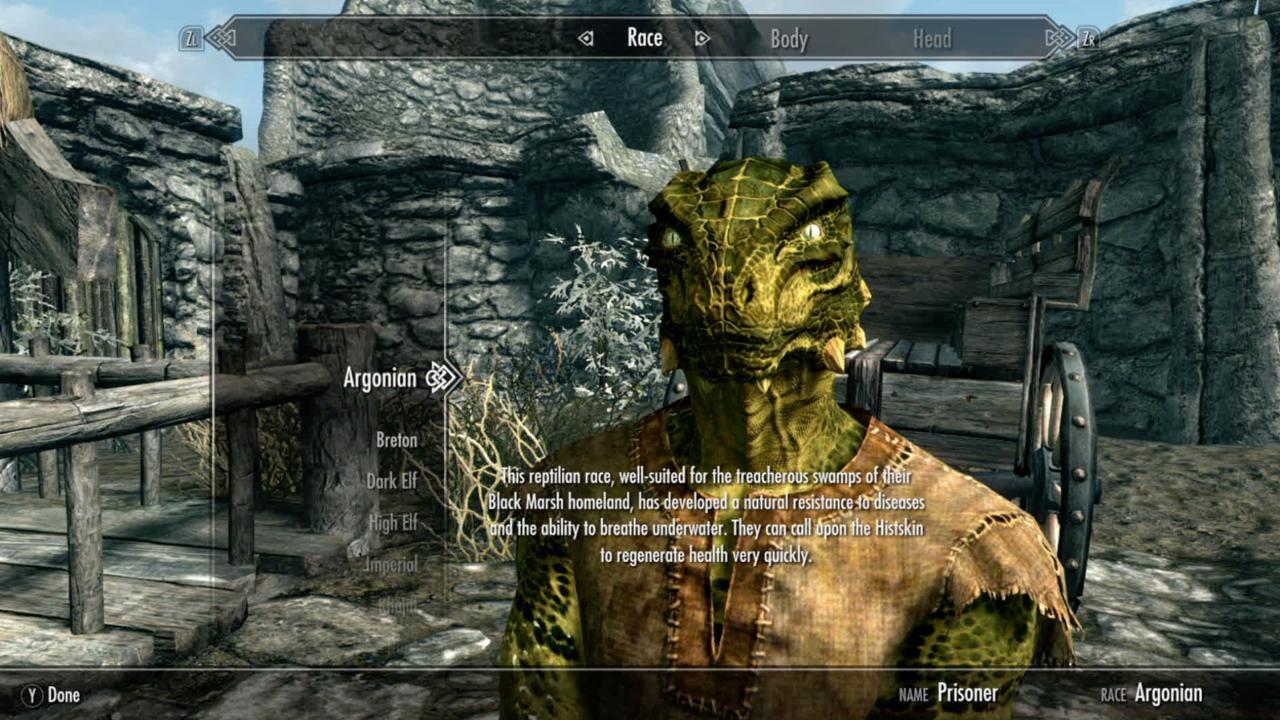
Task: Select the High Elf race
Action: 392,522
